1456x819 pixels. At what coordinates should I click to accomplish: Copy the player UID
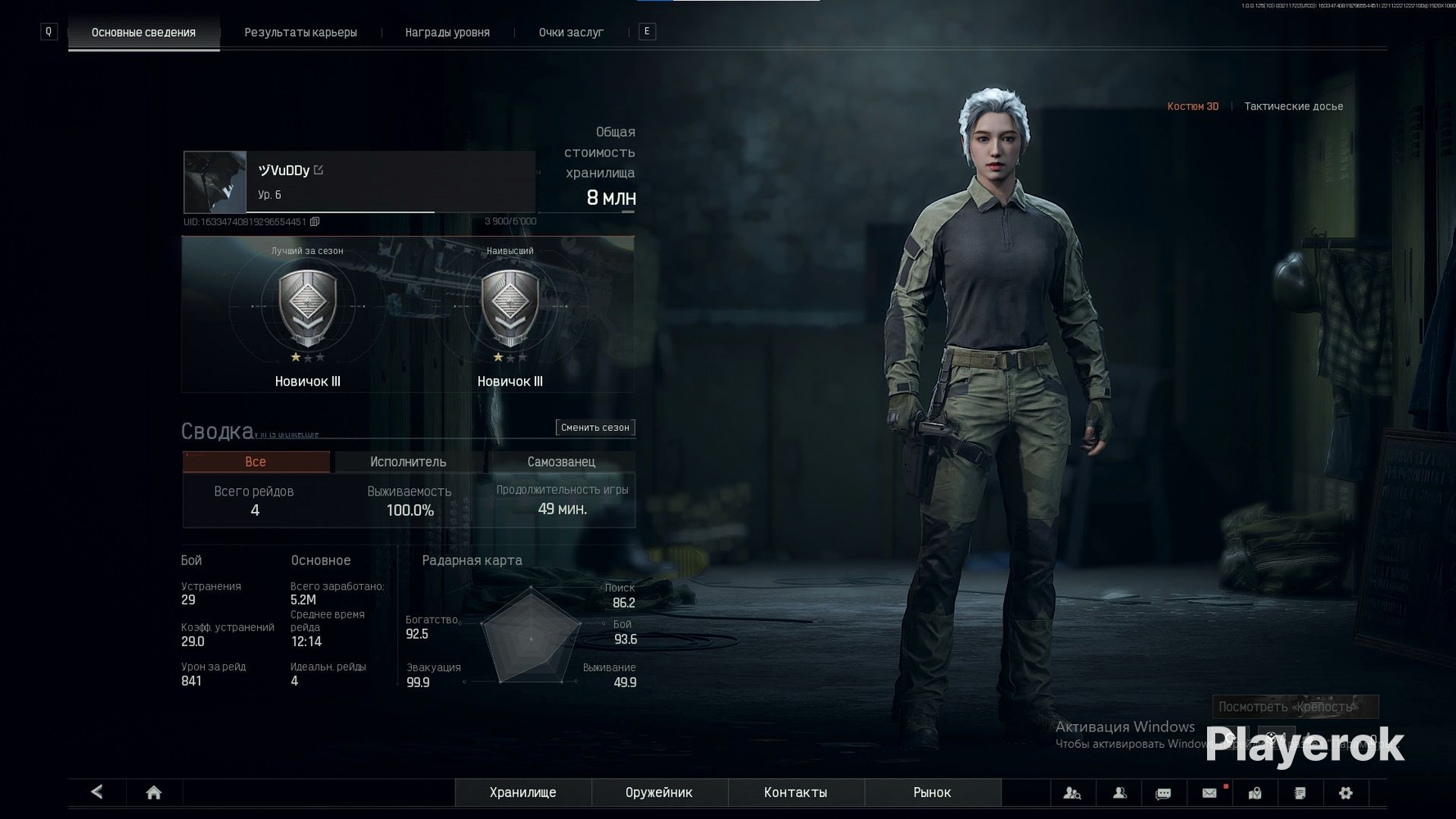tap(314, 222)
